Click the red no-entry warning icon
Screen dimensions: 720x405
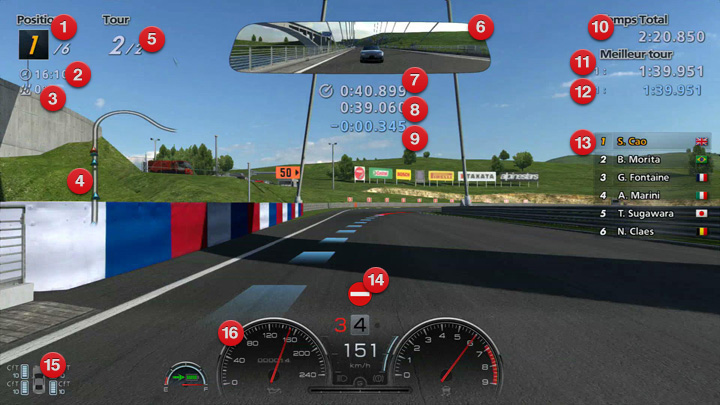coord(358,294)
